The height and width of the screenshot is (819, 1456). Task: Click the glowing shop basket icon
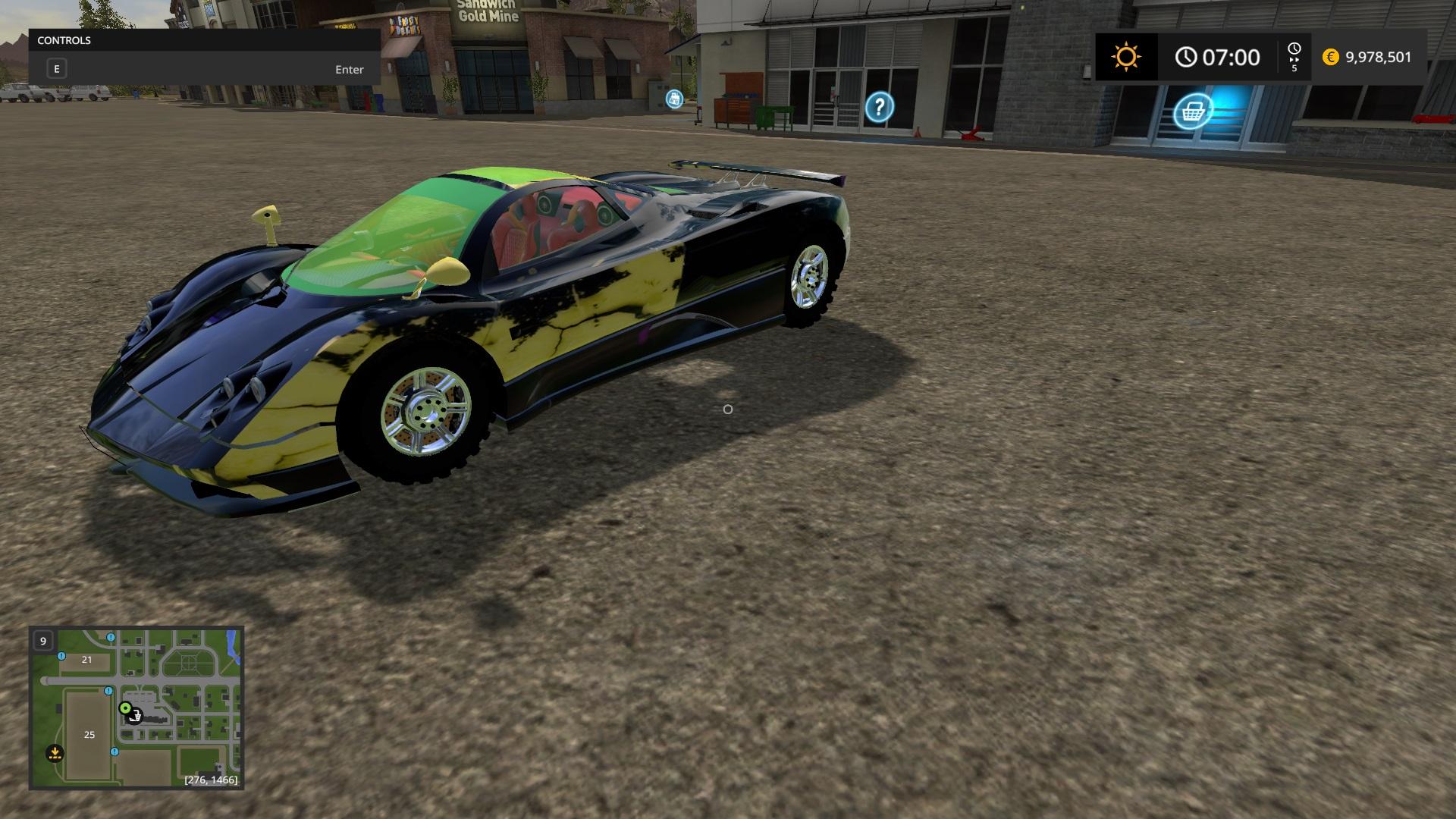[x=1192, y=112]
